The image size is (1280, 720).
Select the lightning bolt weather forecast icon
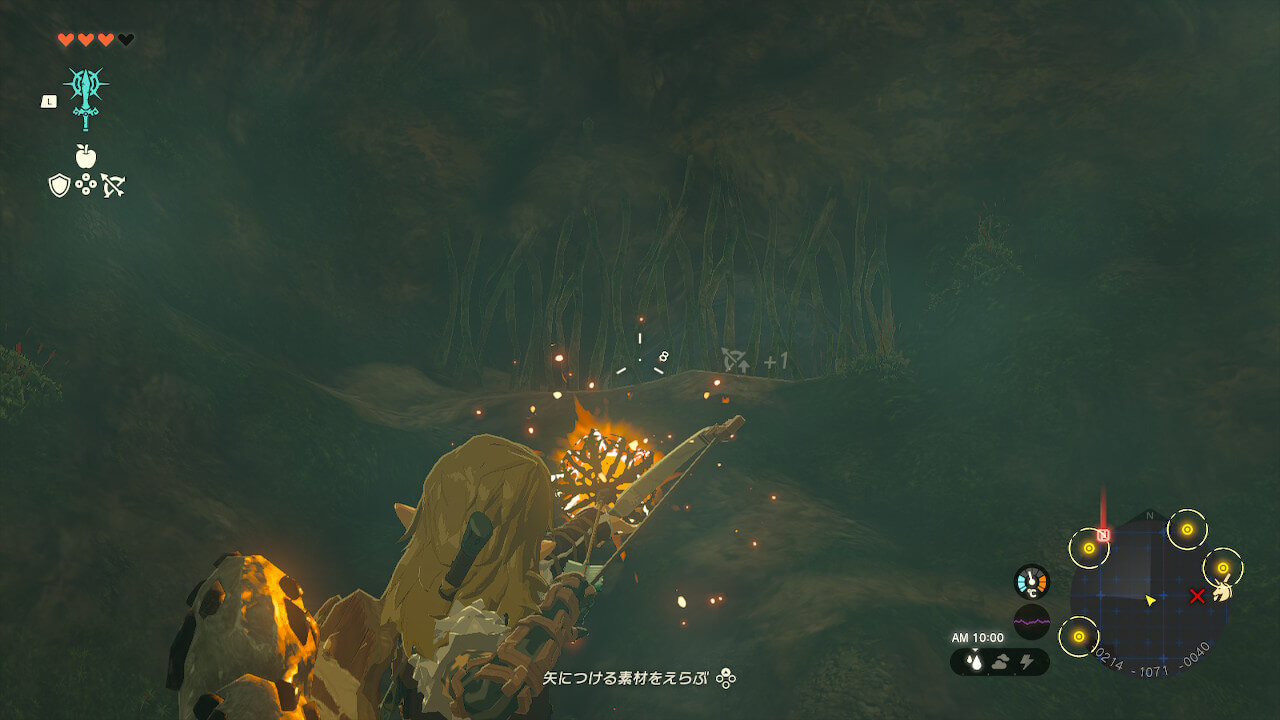(1025, 662)
